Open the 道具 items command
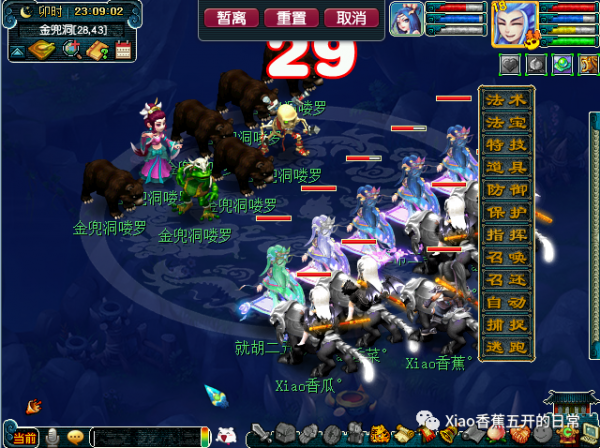 (x=506, y=167)
